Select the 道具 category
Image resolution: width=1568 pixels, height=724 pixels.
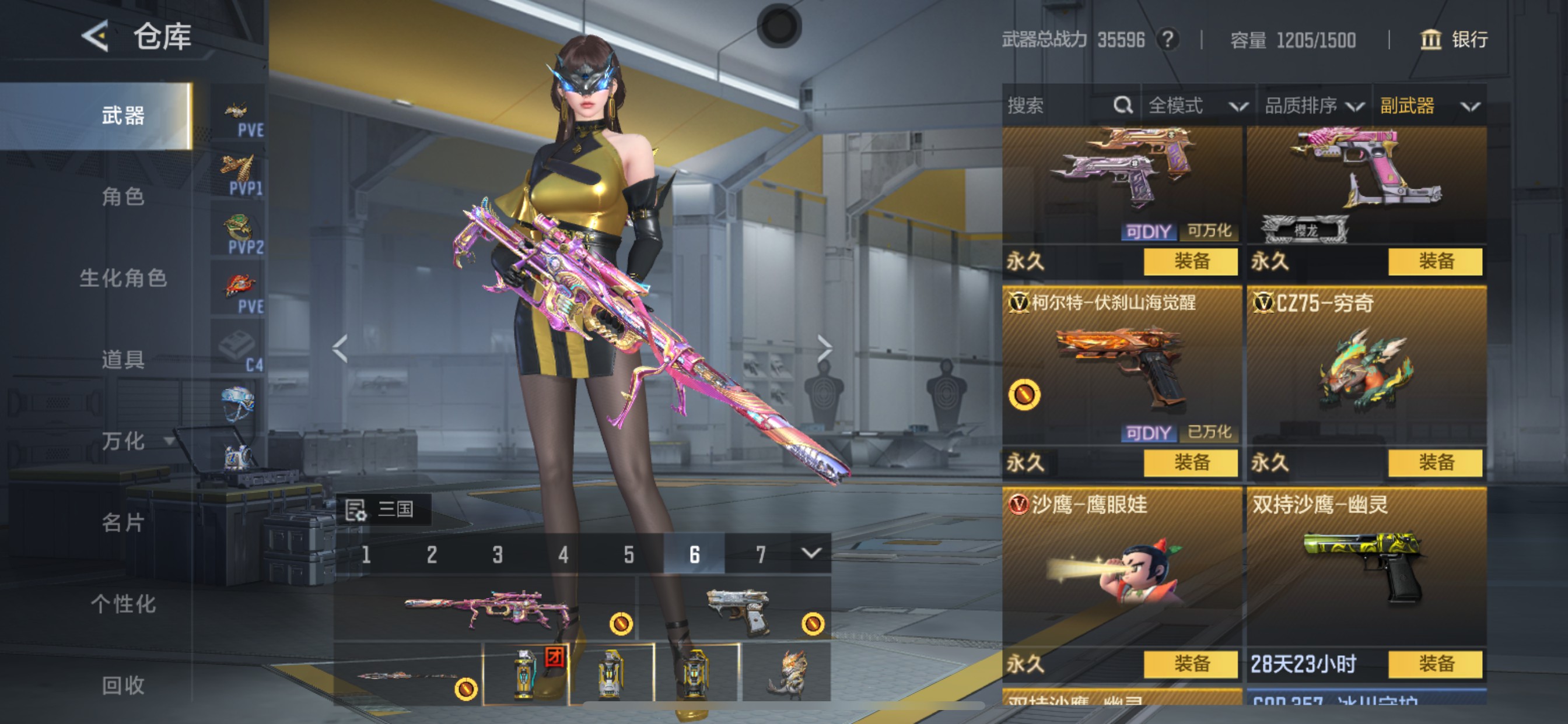[123, 360]
